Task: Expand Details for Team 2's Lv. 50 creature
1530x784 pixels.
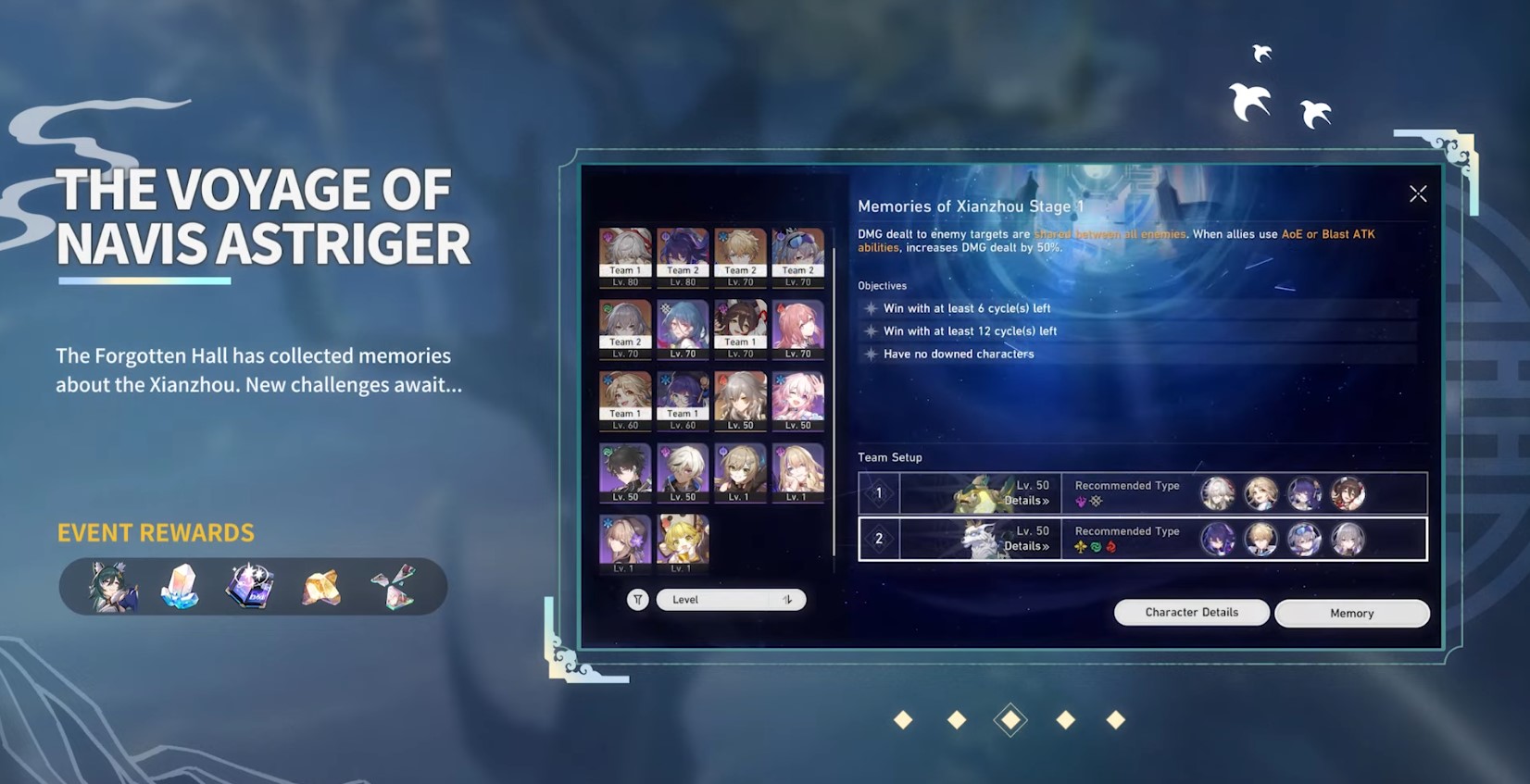Action: [1025, 546]
